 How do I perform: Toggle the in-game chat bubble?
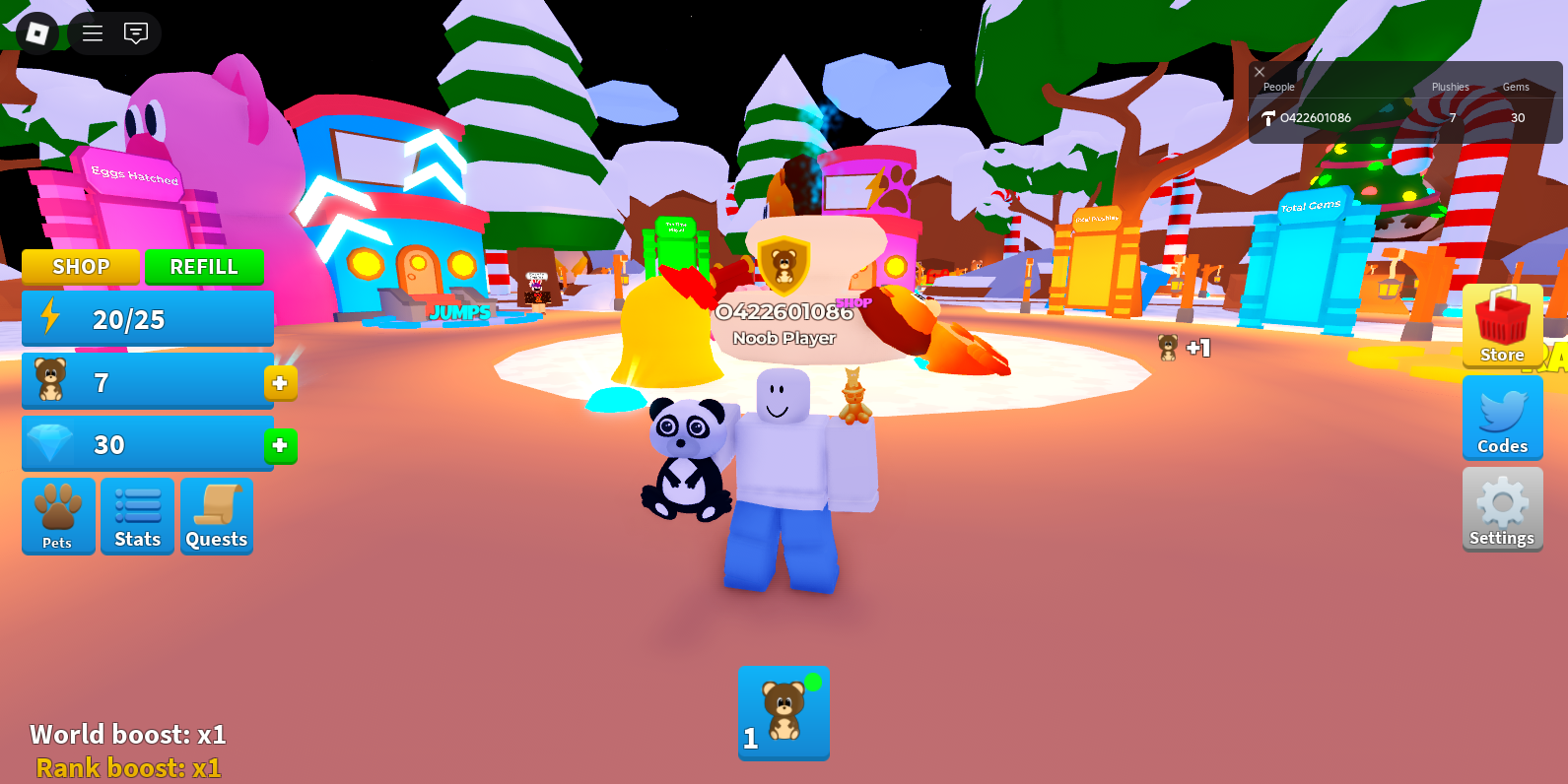[x=138, y=33]
